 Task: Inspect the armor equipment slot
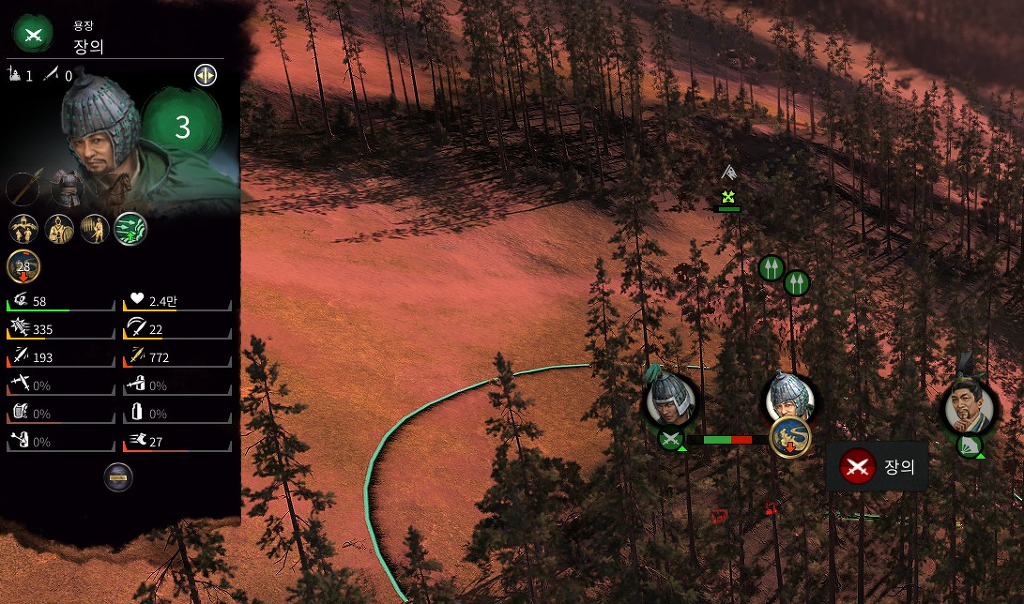(69, 186)
